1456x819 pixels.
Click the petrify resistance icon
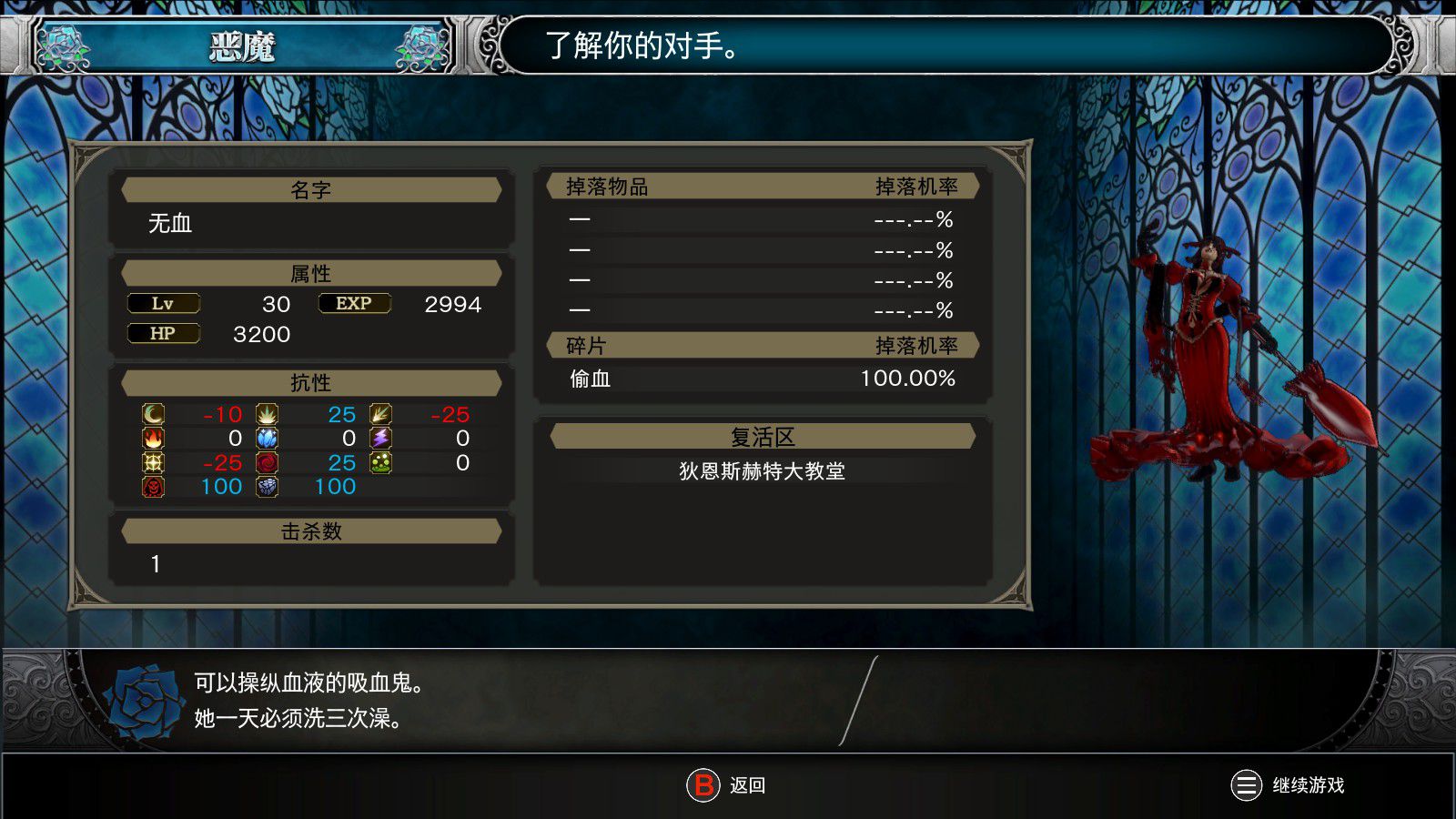[x=267, y=485]
